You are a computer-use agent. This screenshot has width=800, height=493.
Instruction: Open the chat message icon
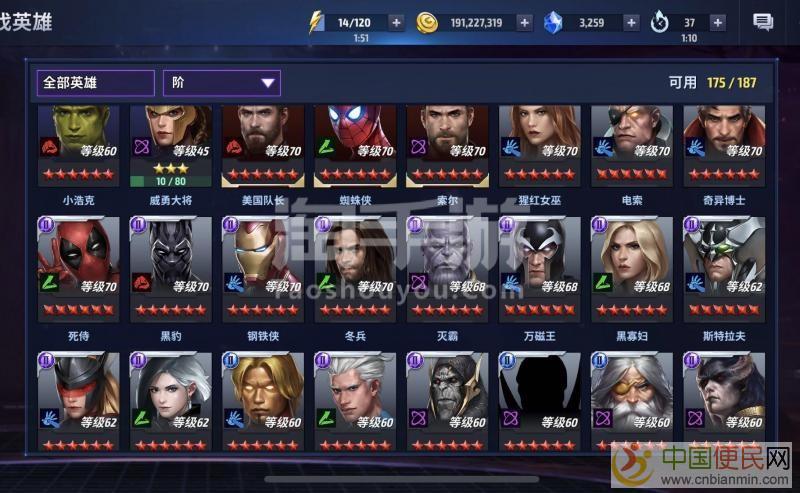click(x=763, y=22)
